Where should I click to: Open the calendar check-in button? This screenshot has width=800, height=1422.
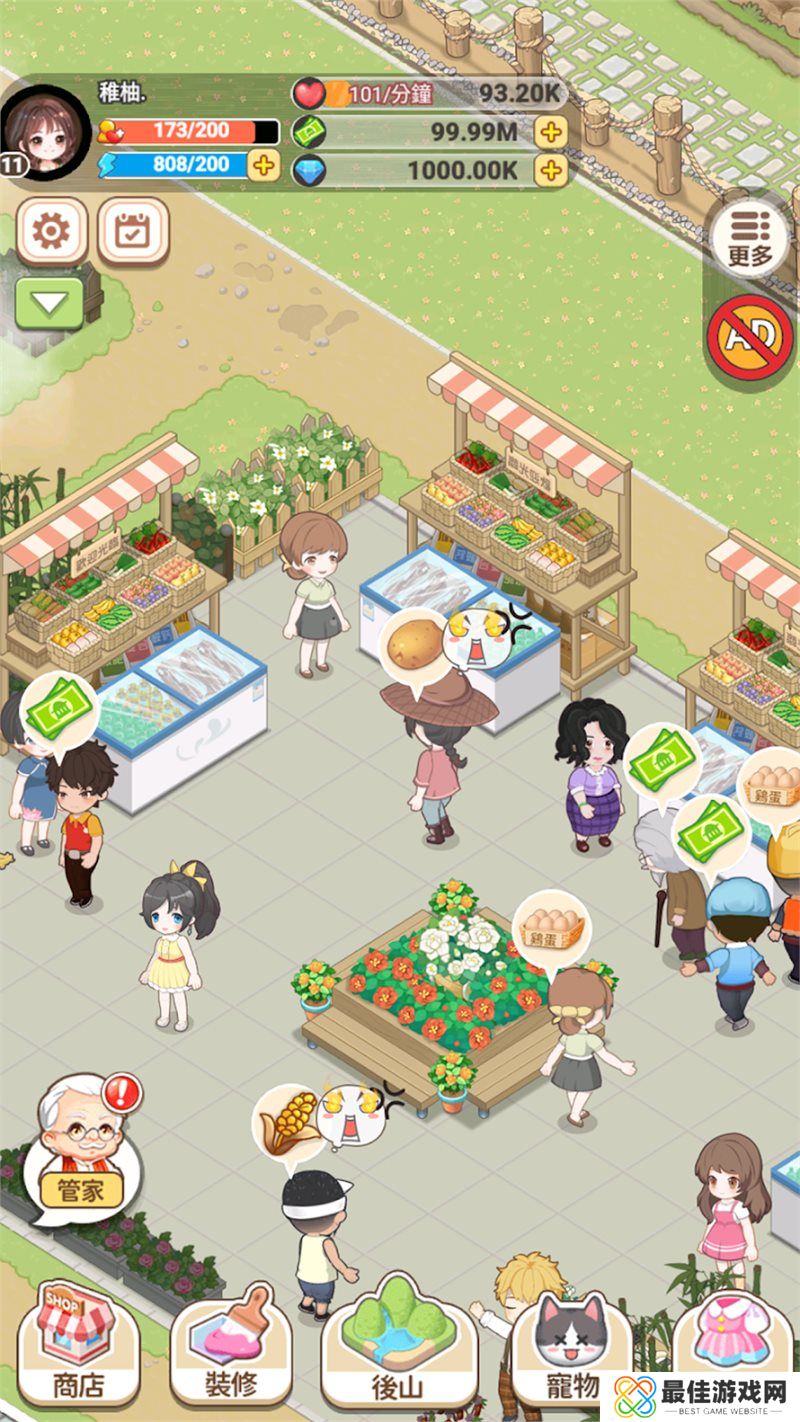(132, 232)
